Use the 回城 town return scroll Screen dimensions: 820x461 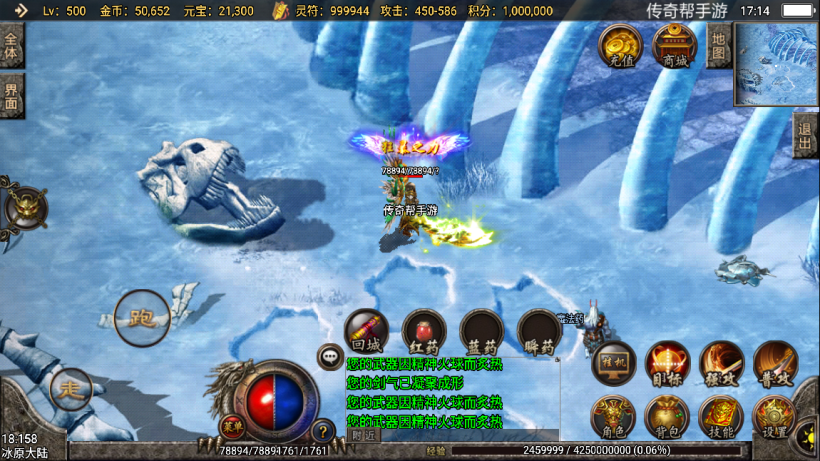click(366, 331)
